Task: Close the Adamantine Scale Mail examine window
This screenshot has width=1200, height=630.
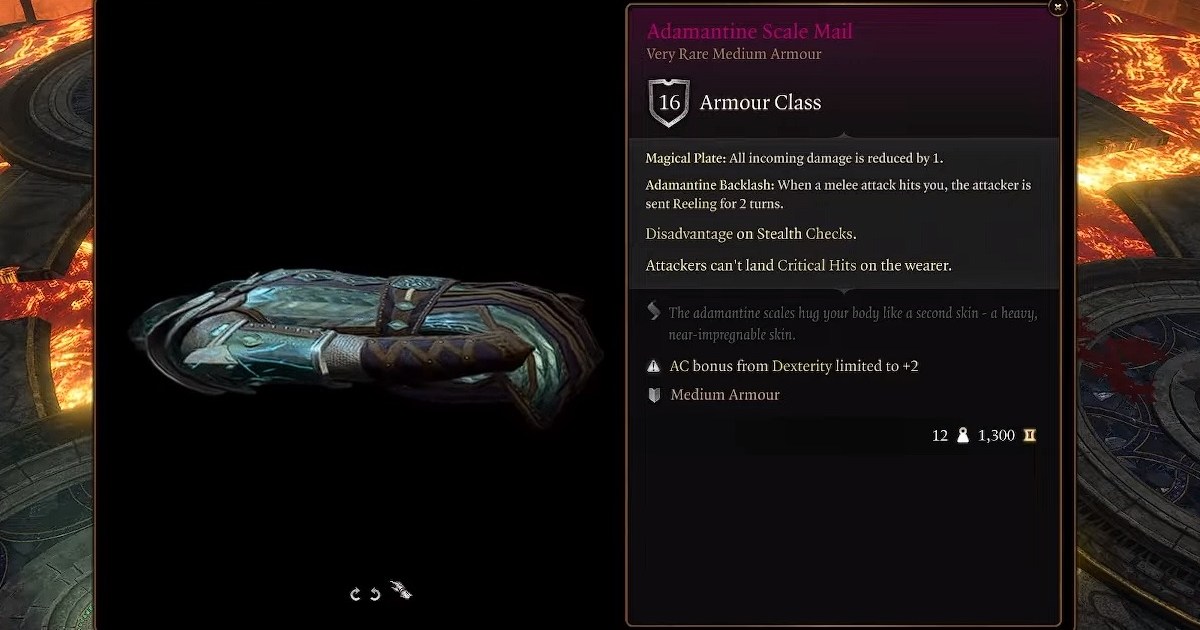Action: point(1058,8)
